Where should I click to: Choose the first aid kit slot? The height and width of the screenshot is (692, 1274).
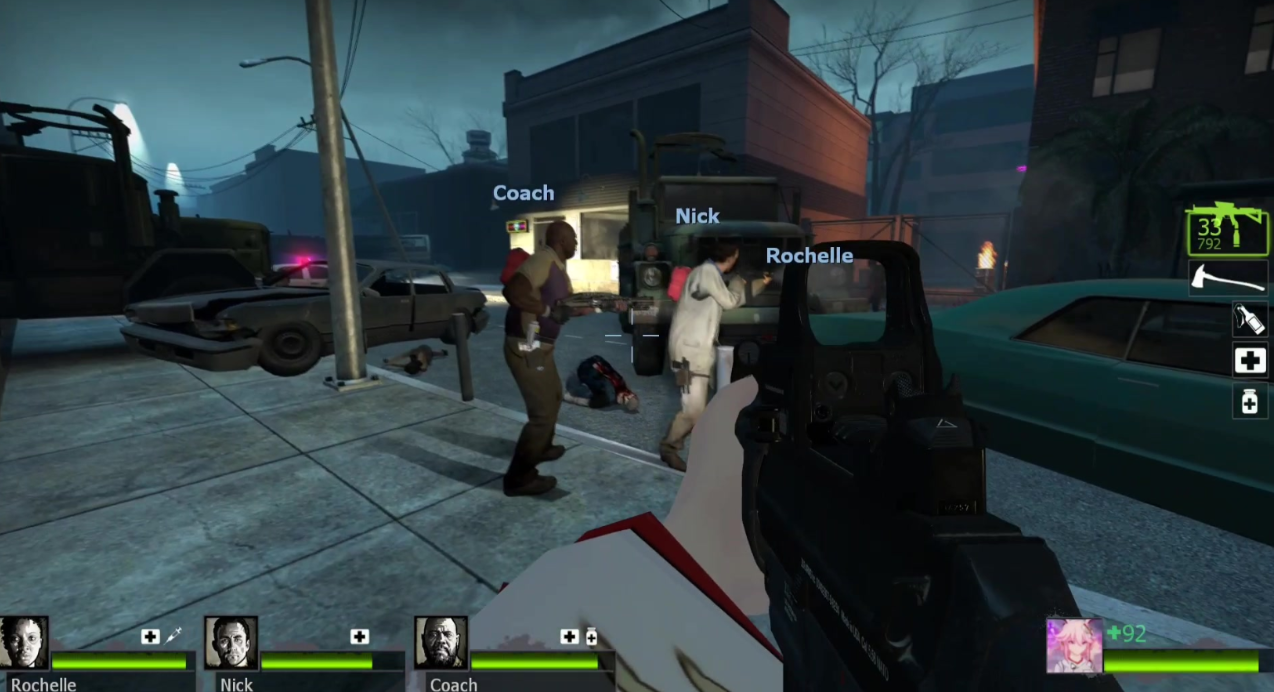[x=1250, y=361]
